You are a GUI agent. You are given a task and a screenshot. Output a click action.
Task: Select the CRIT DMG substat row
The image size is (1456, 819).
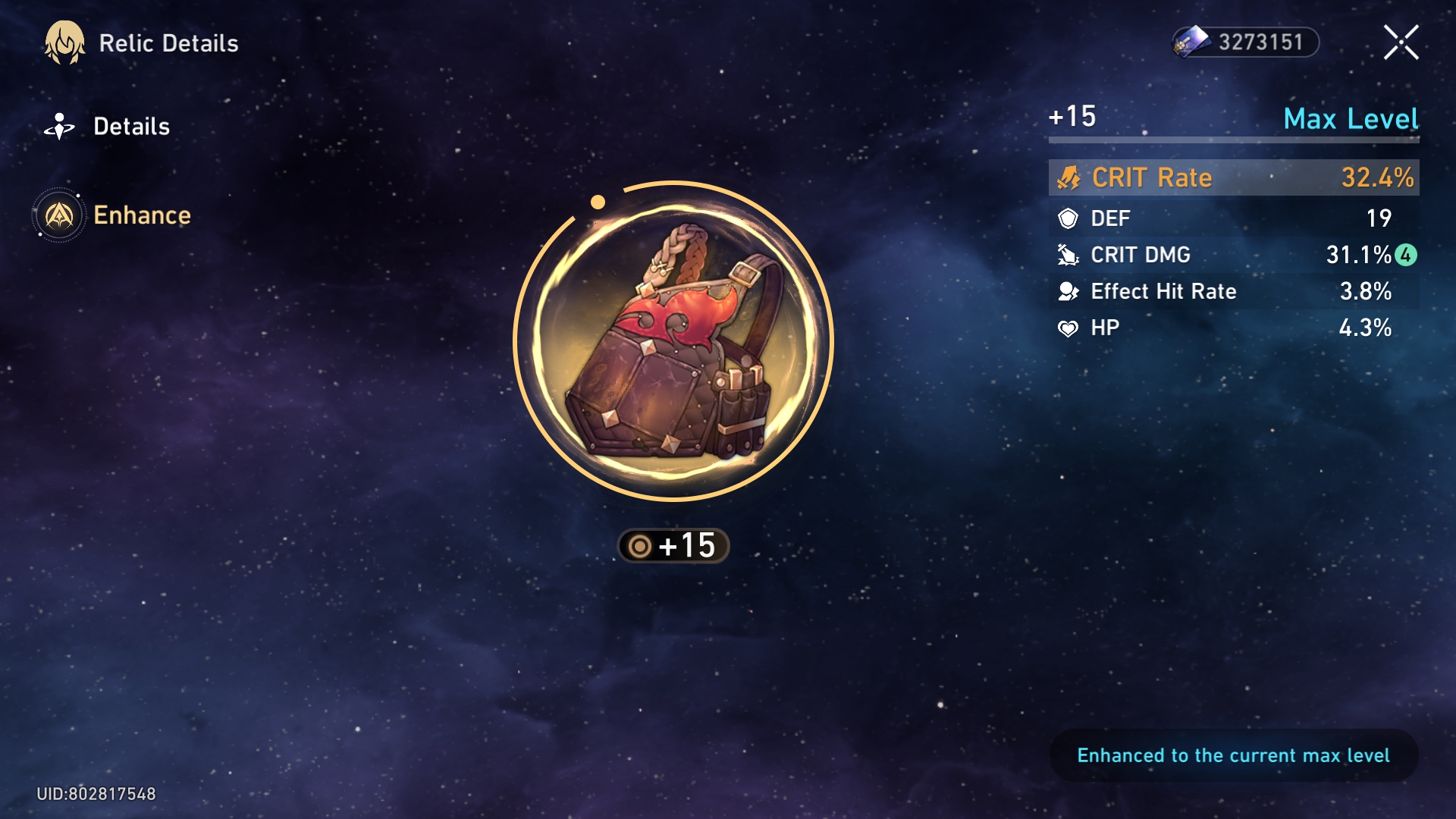1233,255
